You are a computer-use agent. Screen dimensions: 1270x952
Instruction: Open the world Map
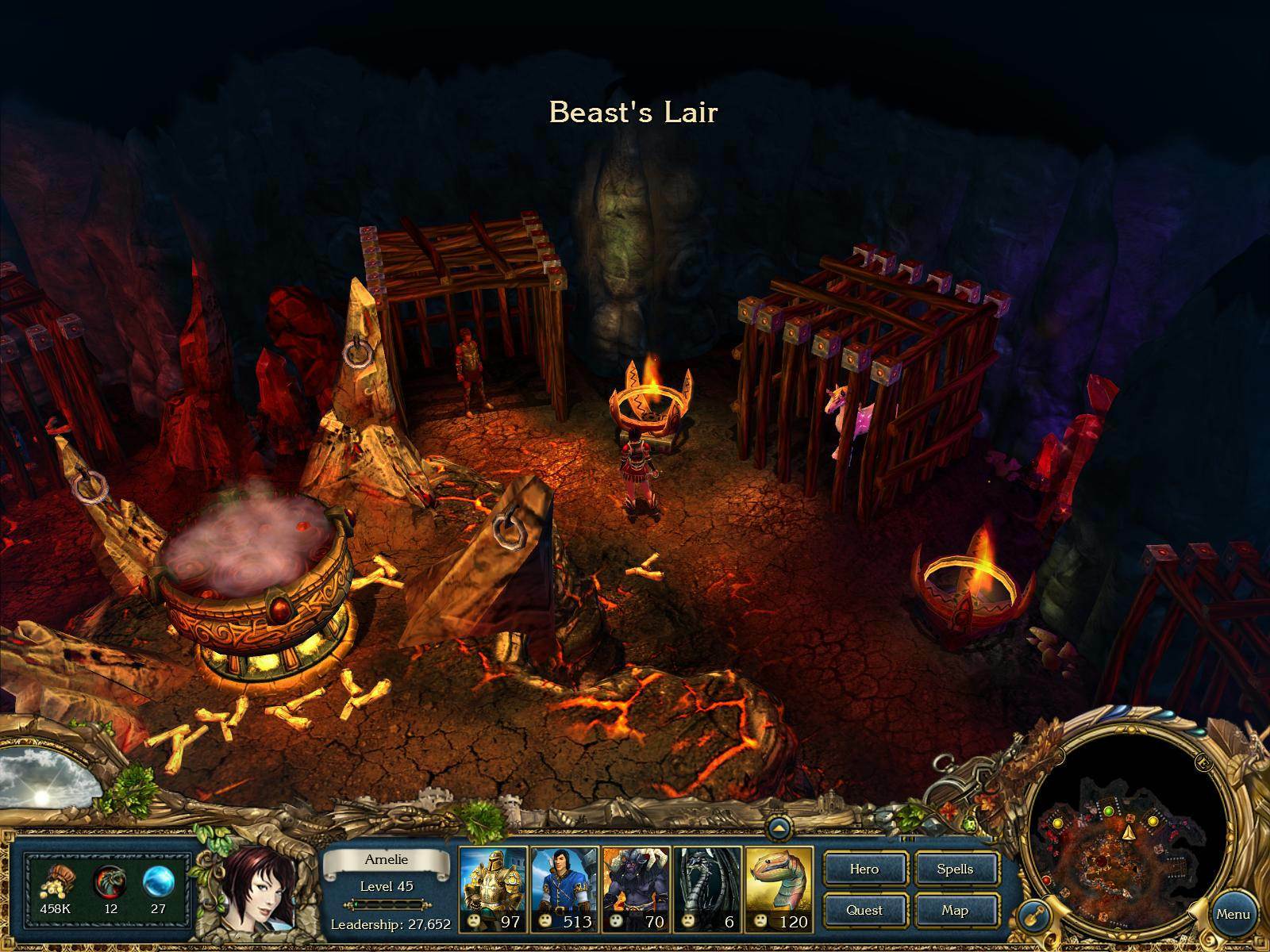click(x=955, y=910)
